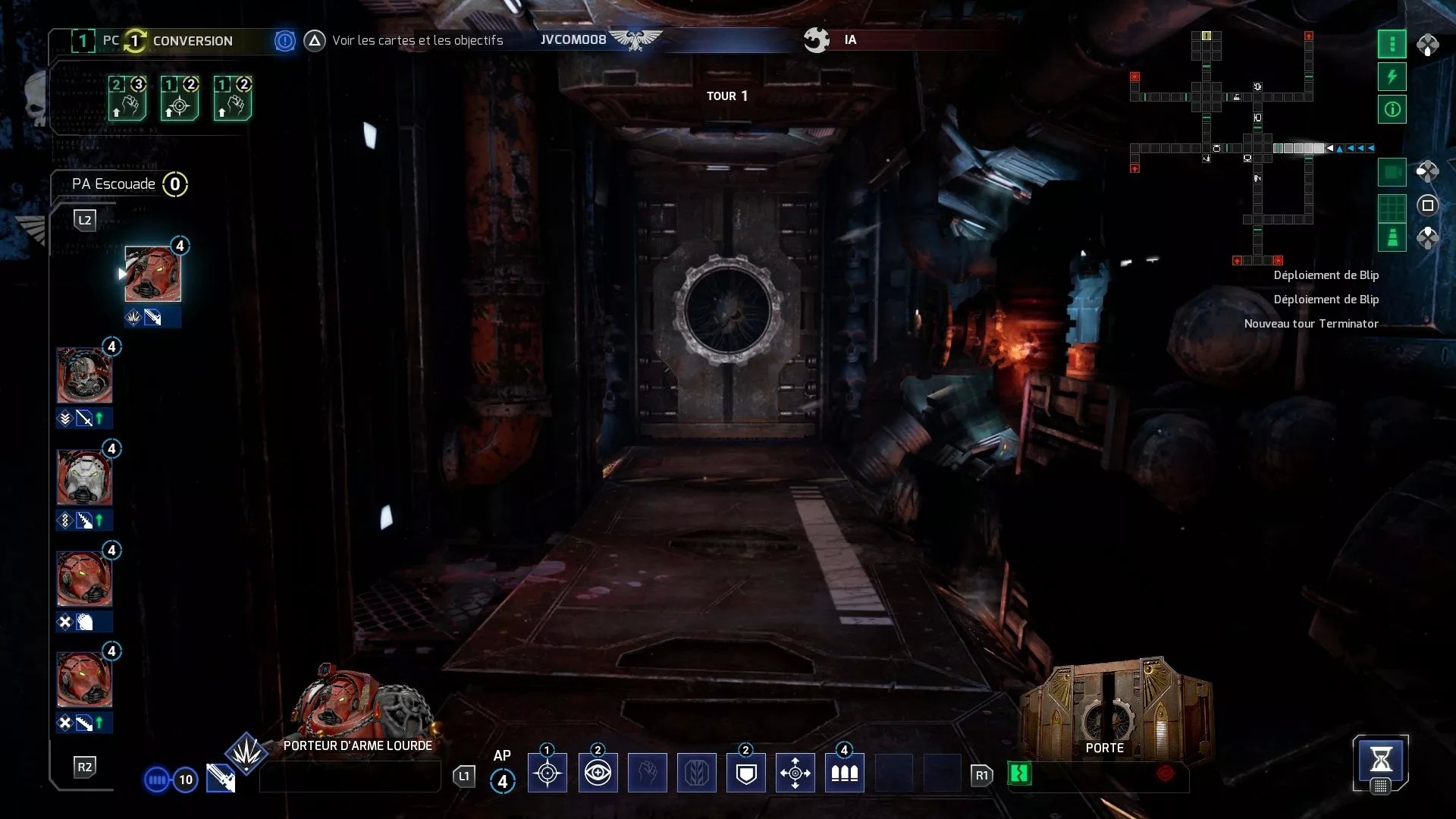
Task: Expand the R2 squad panel
Action: 85,767
